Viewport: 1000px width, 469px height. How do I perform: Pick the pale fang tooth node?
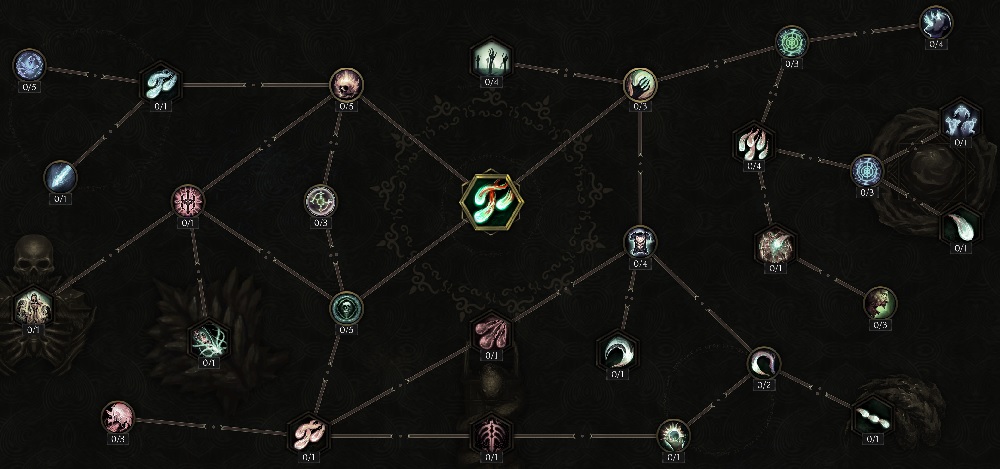coord(960,225)
